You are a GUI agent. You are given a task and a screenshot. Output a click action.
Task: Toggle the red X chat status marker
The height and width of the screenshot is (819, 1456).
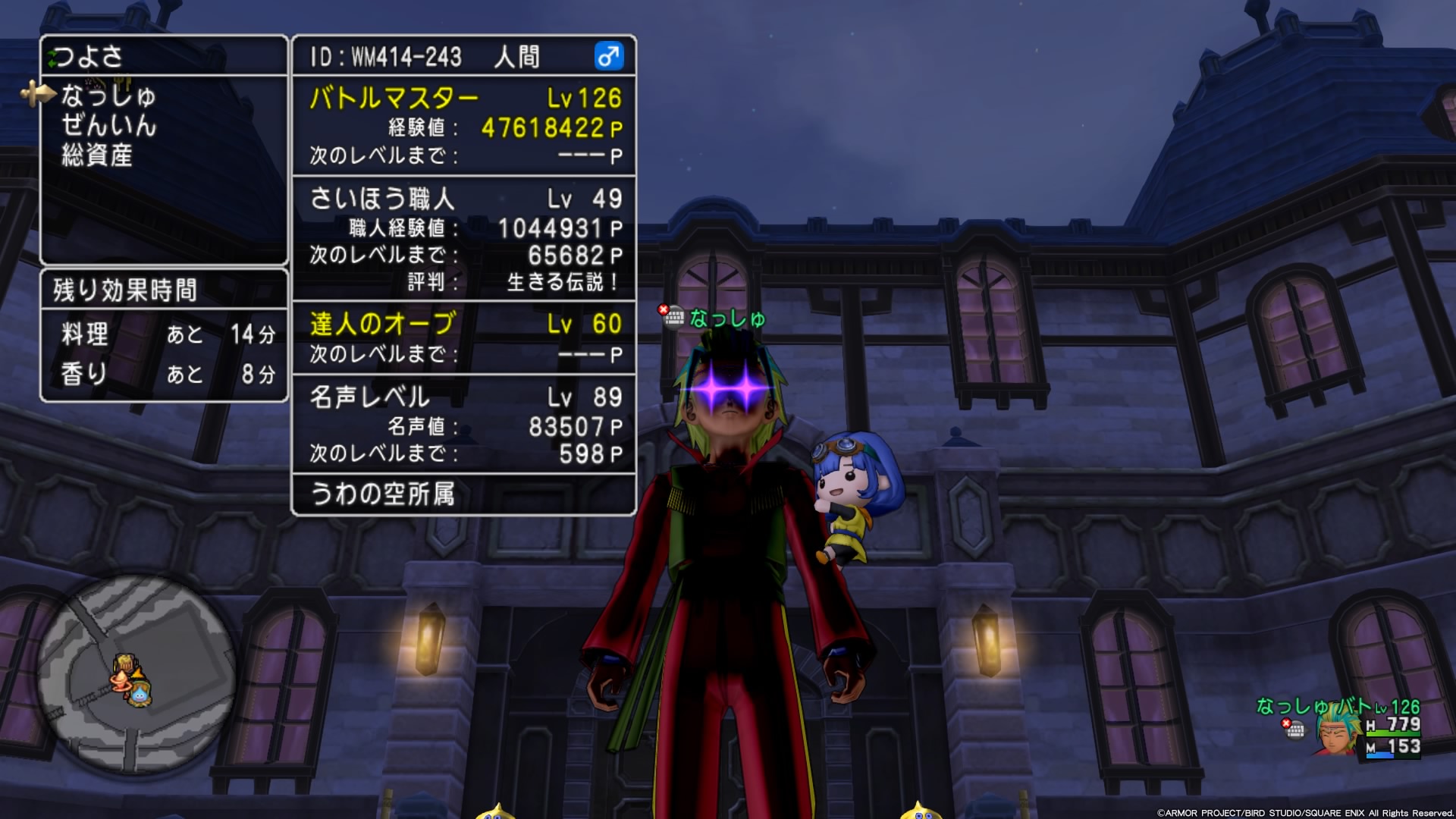[662, 309]
